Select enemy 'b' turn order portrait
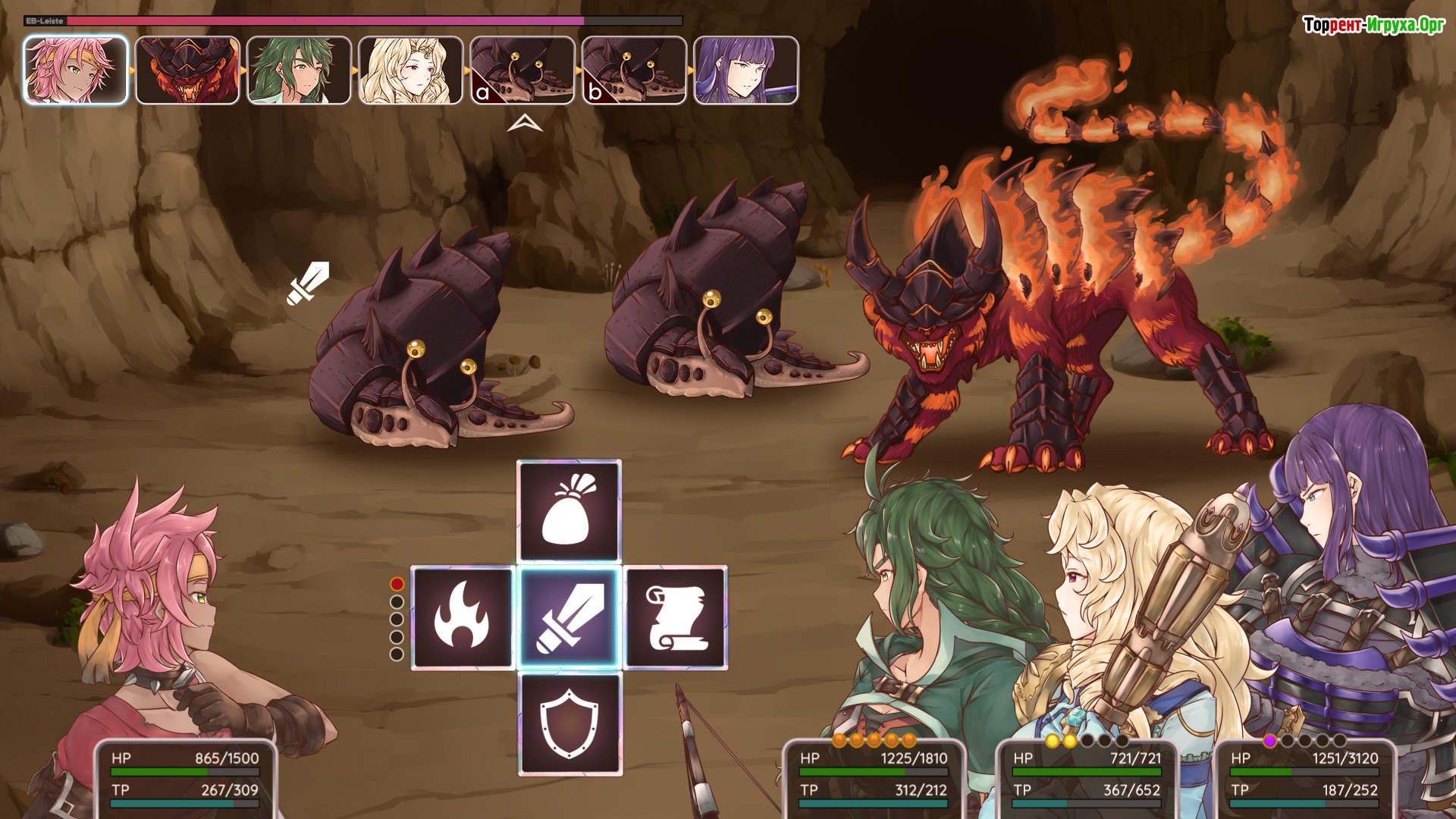Image resolution: width=1456 pixels, height=819 pixels. pos(633,70)
